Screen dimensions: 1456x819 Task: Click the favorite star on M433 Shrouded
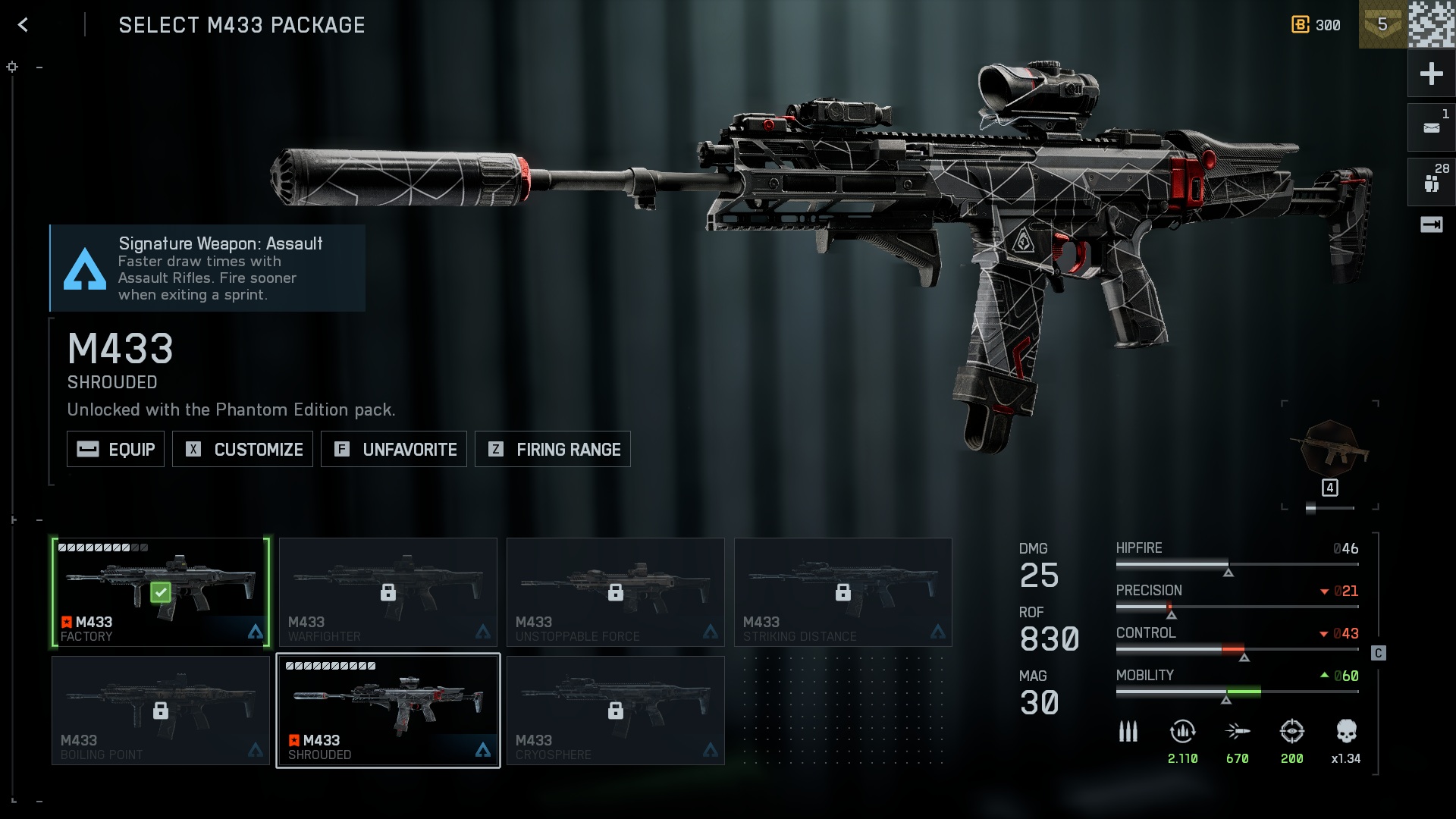tap(293, 739)
